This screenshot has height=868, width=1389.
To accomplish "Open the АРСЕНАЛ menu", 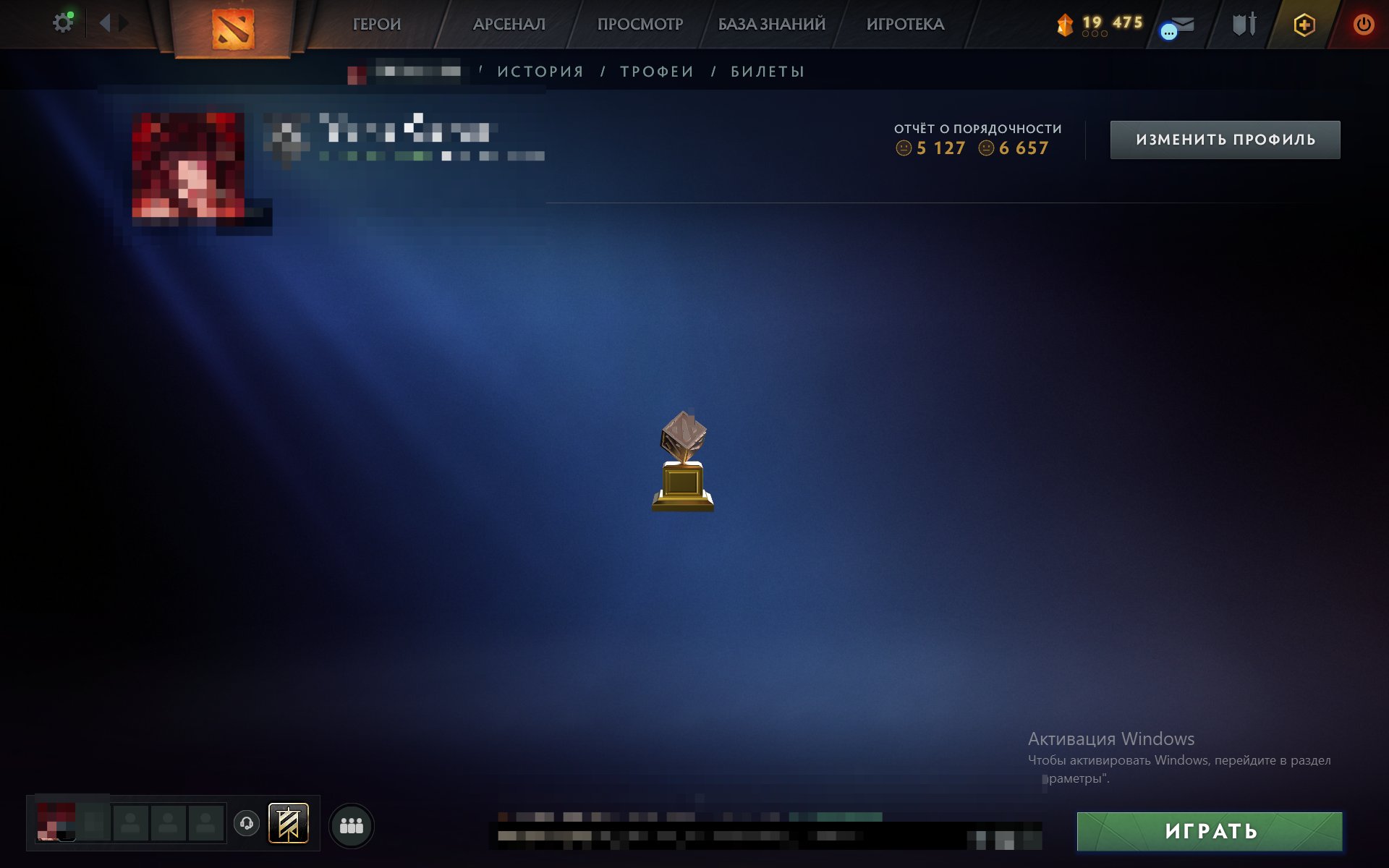I will (x=509, y=24).
